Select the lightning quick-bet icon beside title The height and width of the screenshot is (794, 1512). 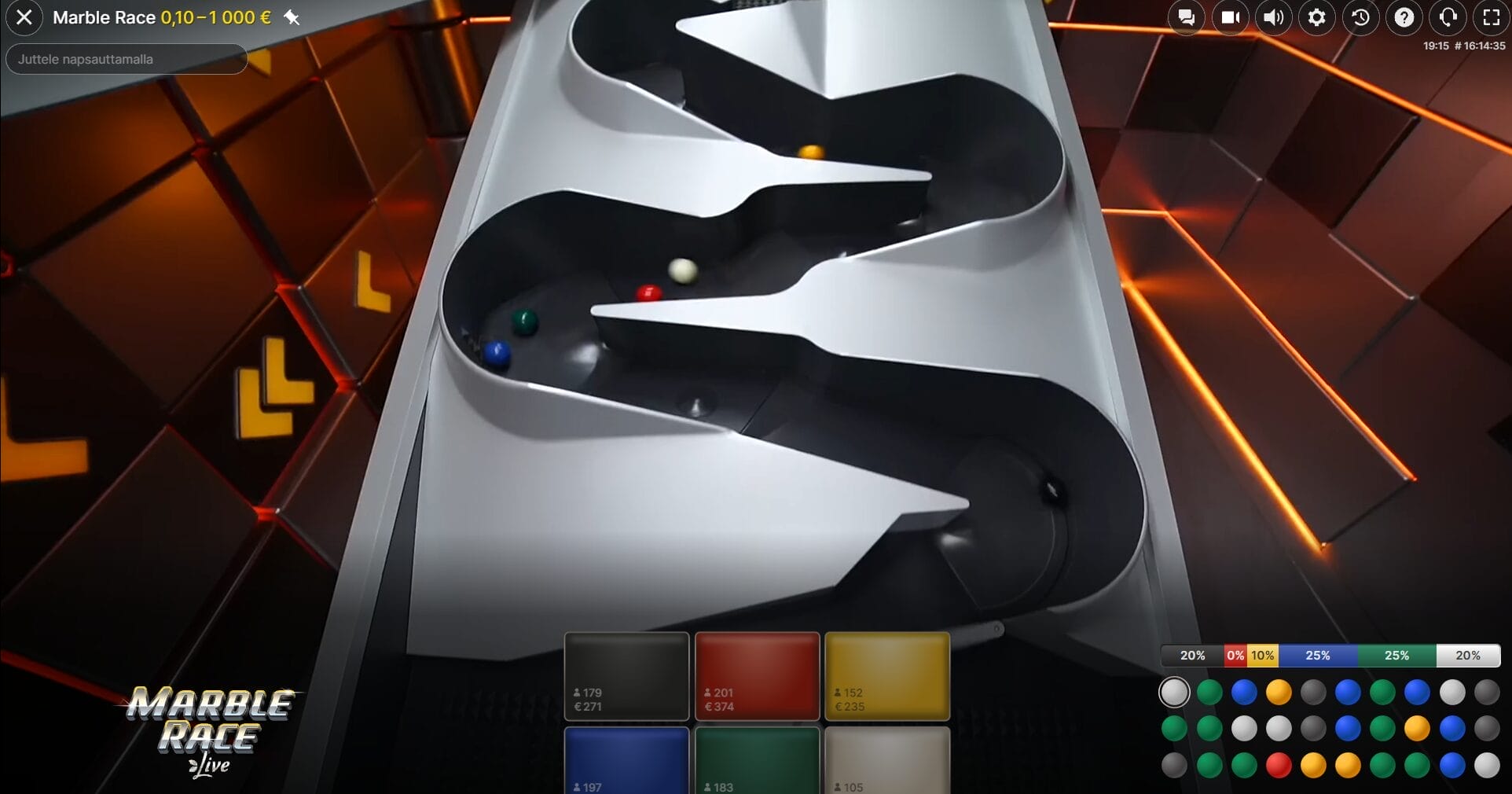coord(293,17)
